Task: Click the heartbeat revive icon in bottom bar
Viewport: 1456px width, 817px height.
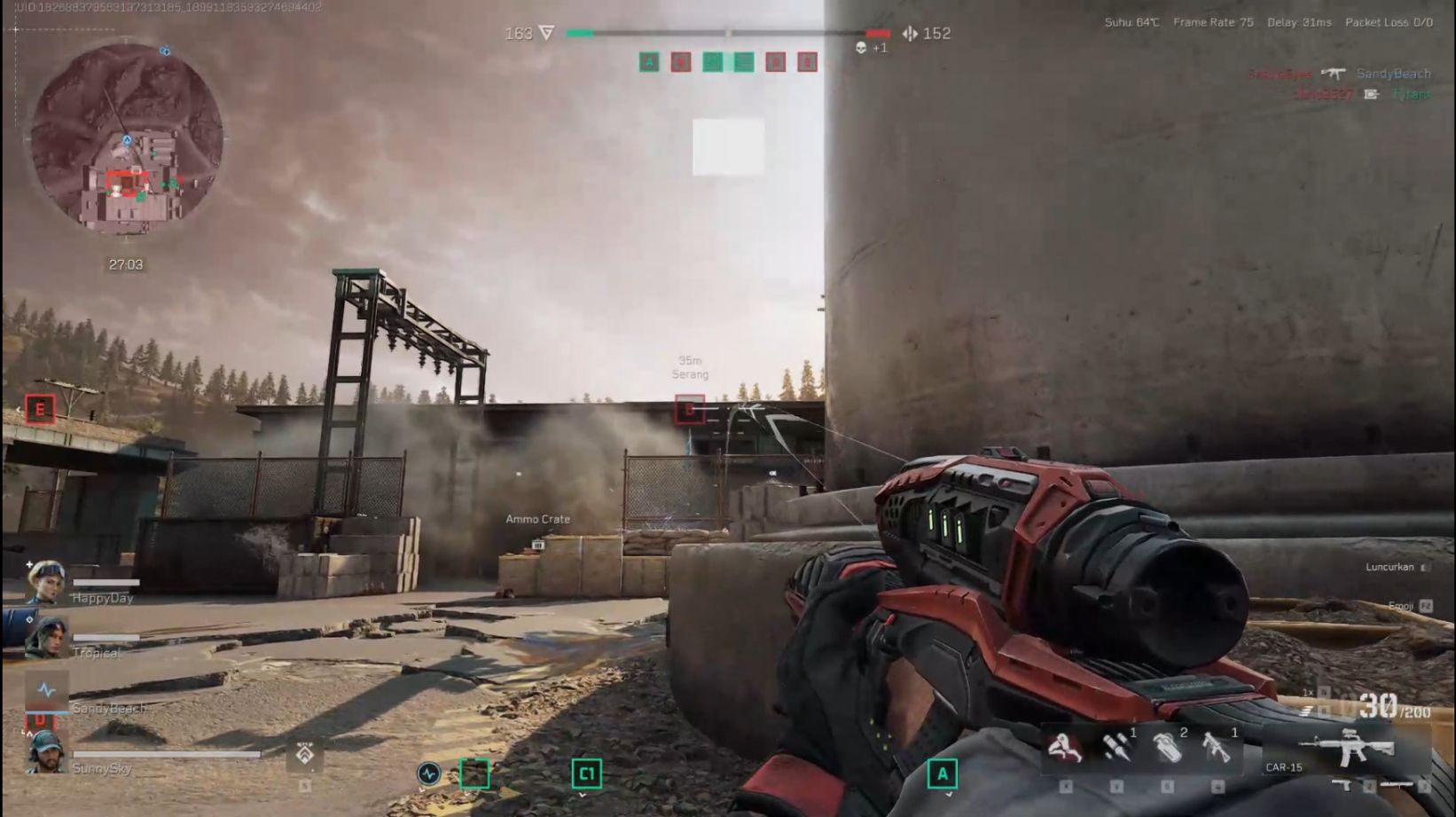Action: point(428,774)
